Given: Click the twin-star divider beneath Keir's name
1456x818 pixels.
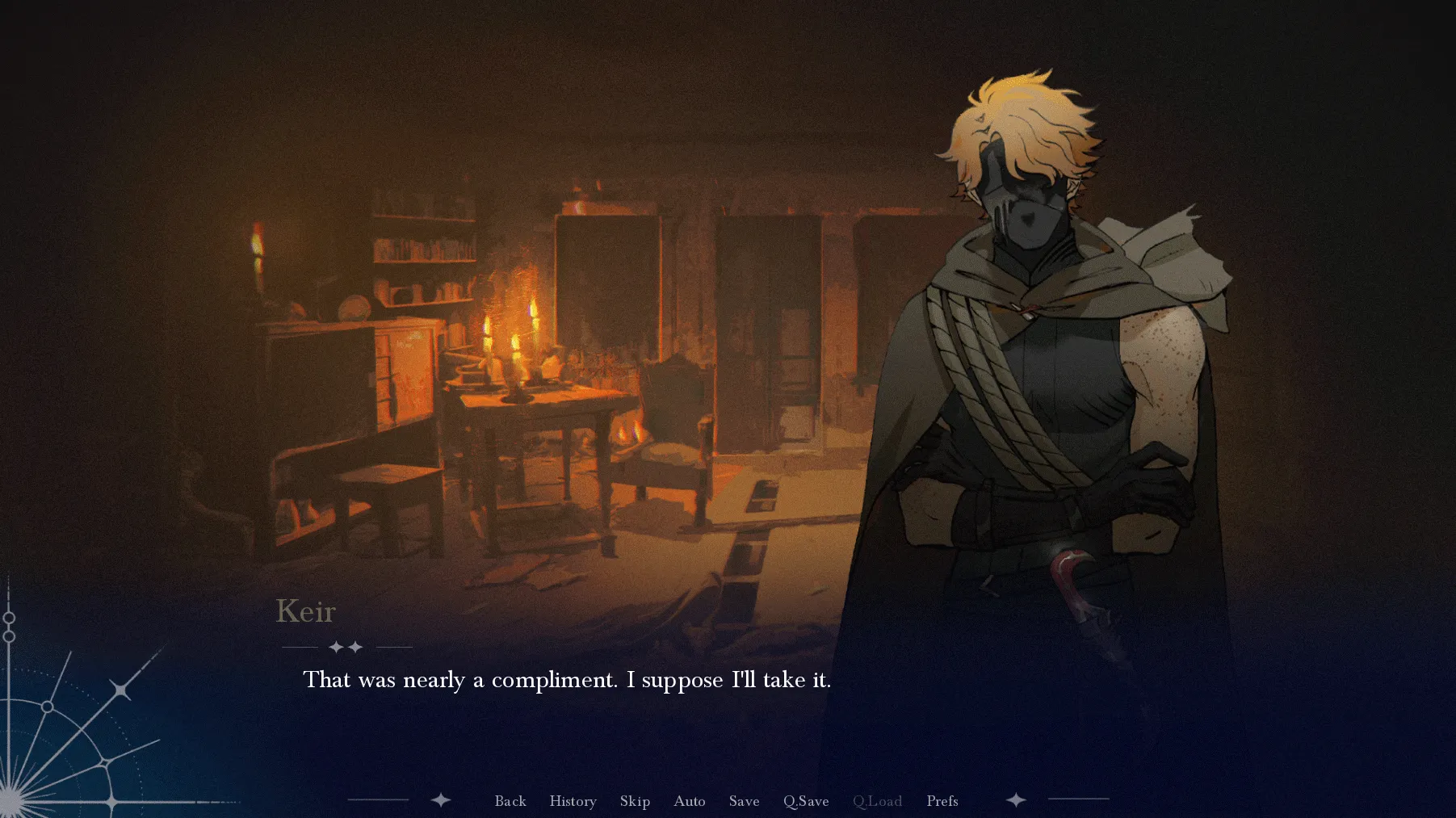Looking at the screenshot, I should pyautogui.click(x=347, y=647).
